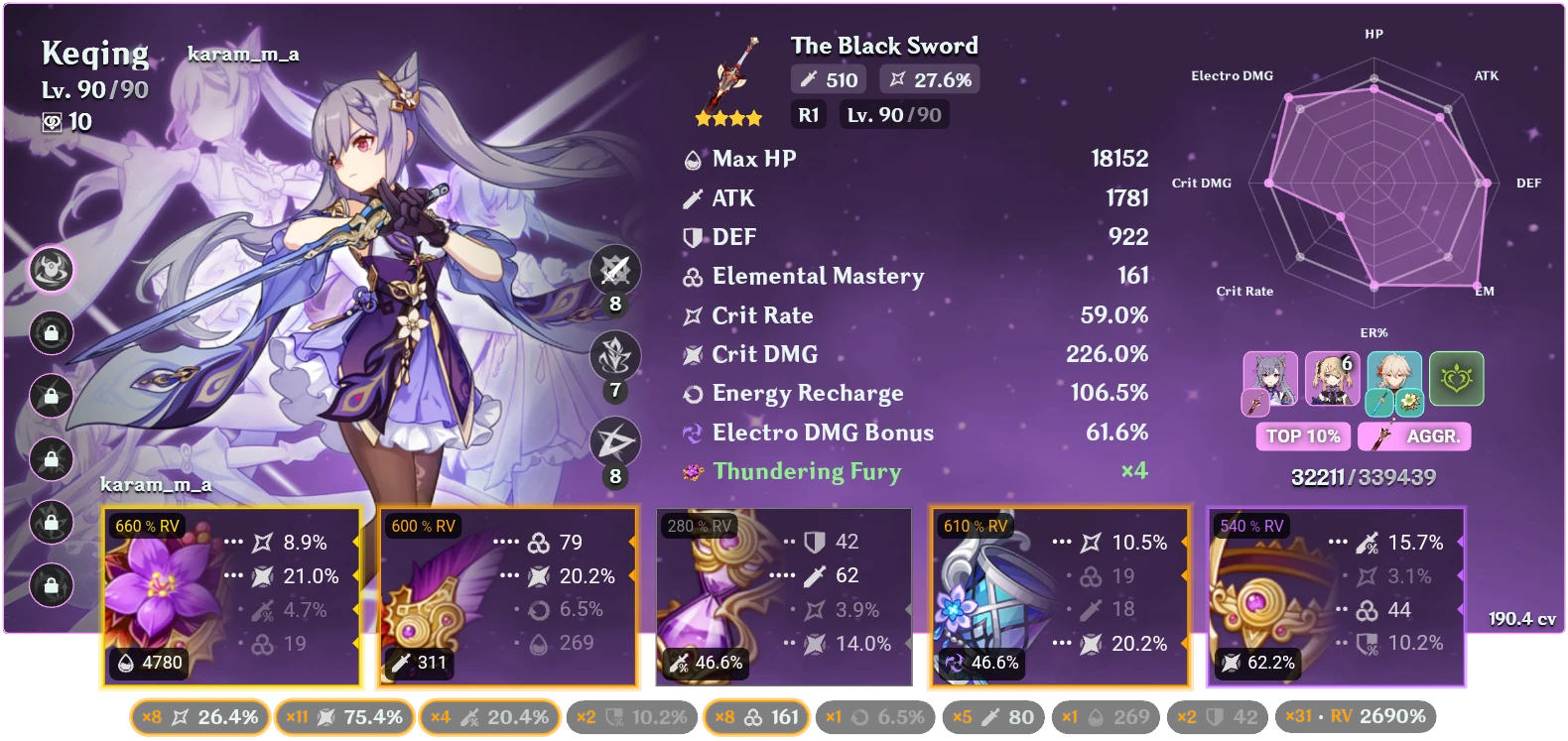
Task: Toggle the bottom locked constellation slot
Action: point(52,585)
